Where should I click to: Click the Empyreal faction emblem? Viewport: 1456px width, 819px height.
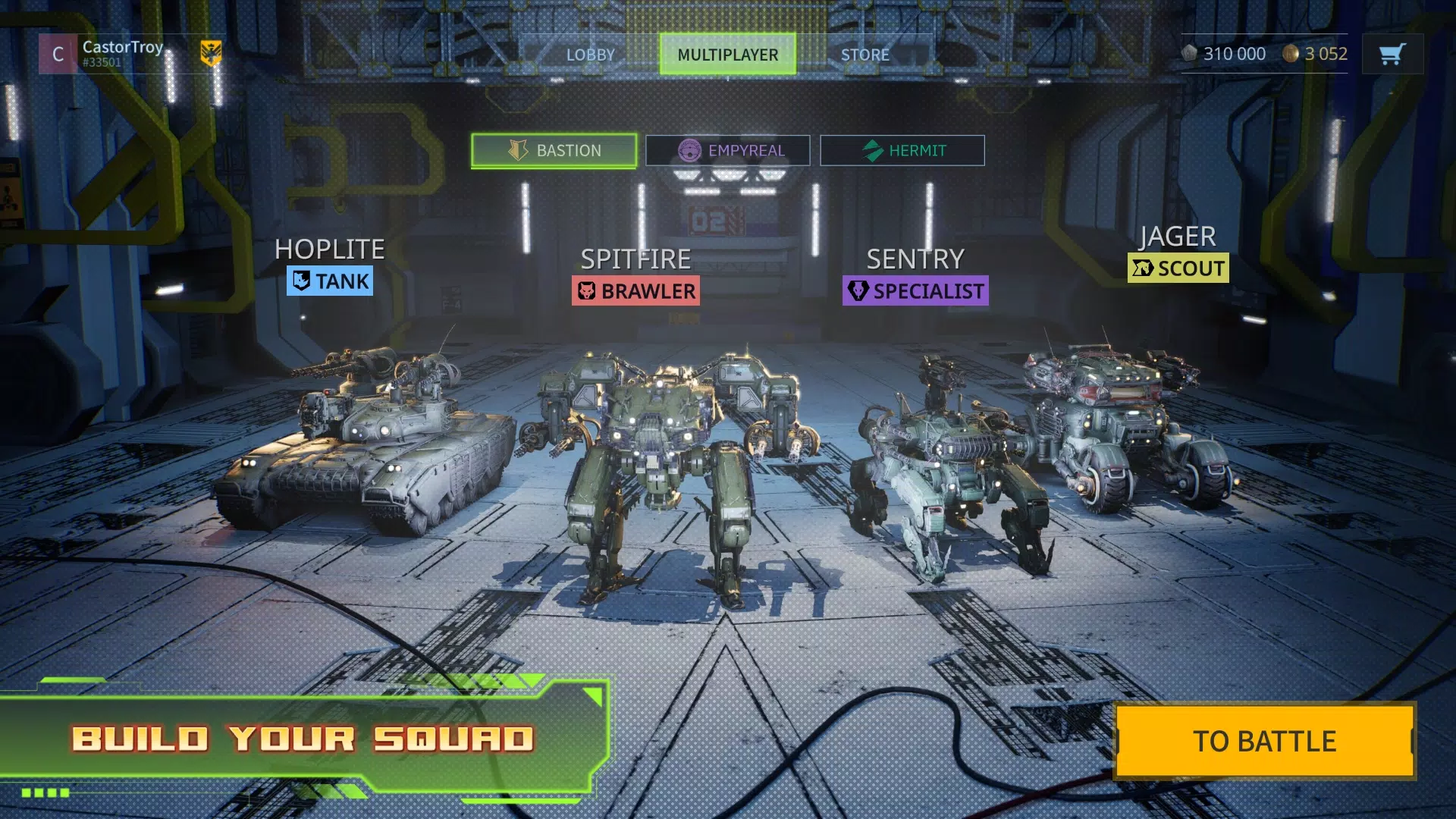[691, 150]
